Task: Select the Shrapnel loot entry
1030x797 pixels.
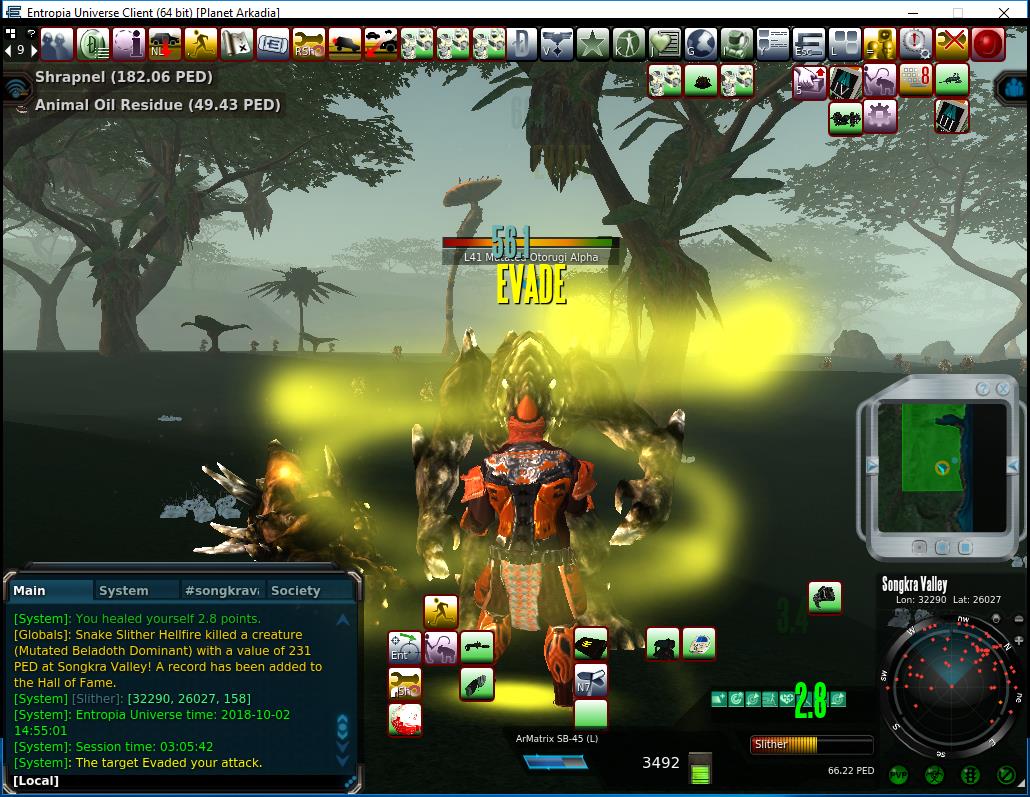Action: 123,77
